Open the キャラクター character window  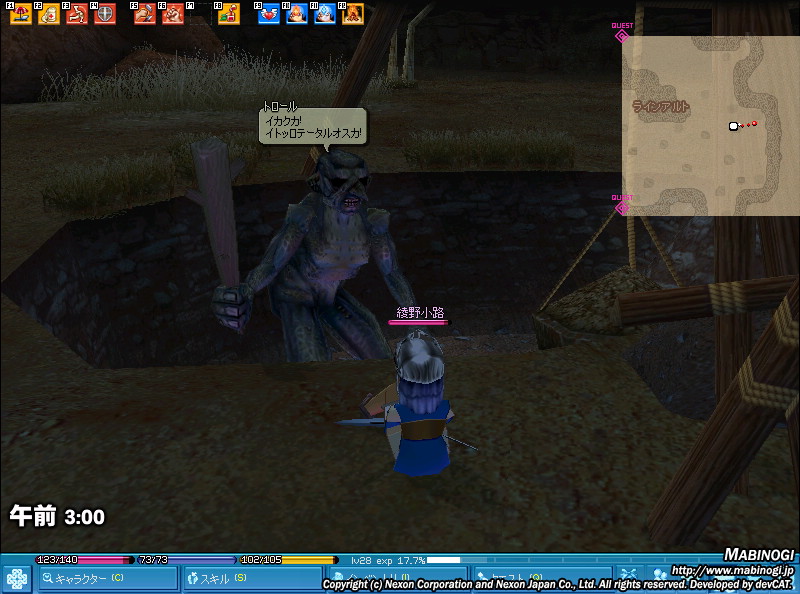pos(108,578)
